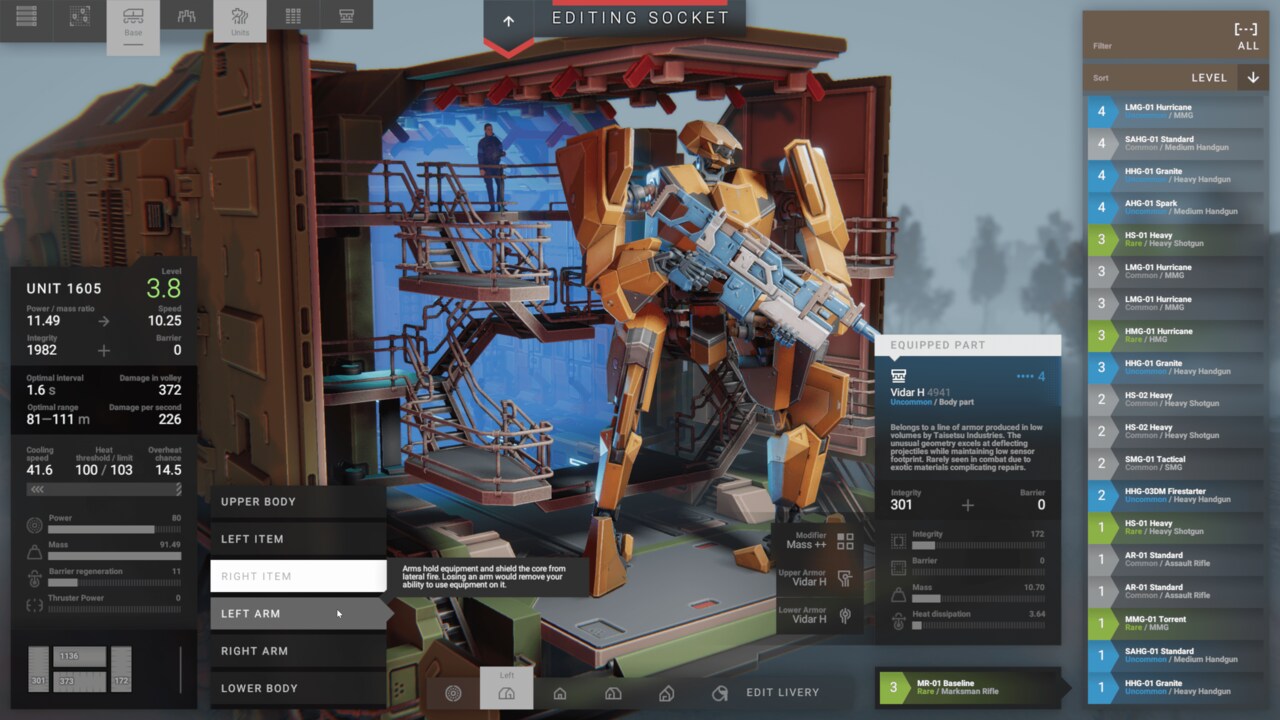Select the target reticle icon at bottom bar
1280x720 pixels.
pyautogui.click(x=453, y=692)
